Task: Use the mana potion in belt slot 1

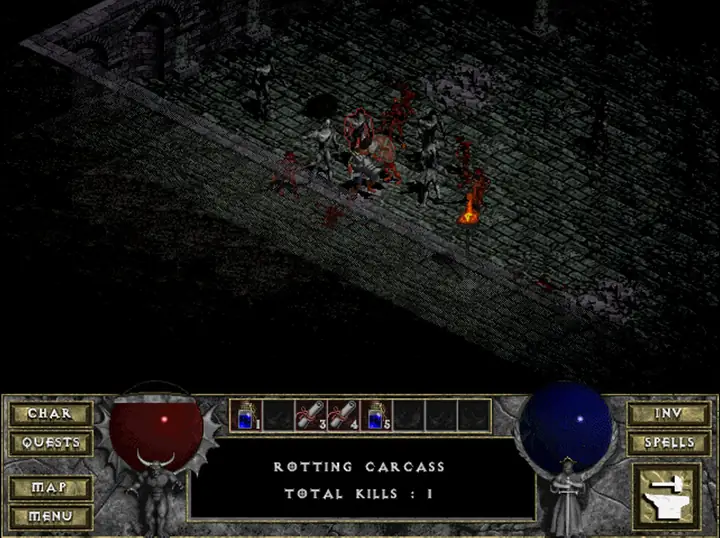Action: click(x=247, y=415)
